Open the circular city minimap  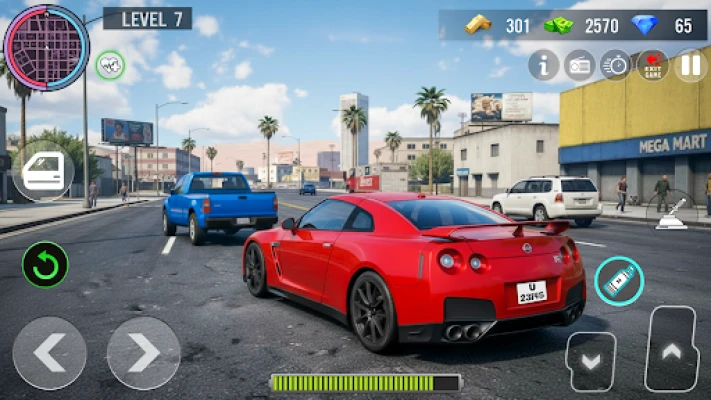[x=46, y=48]
